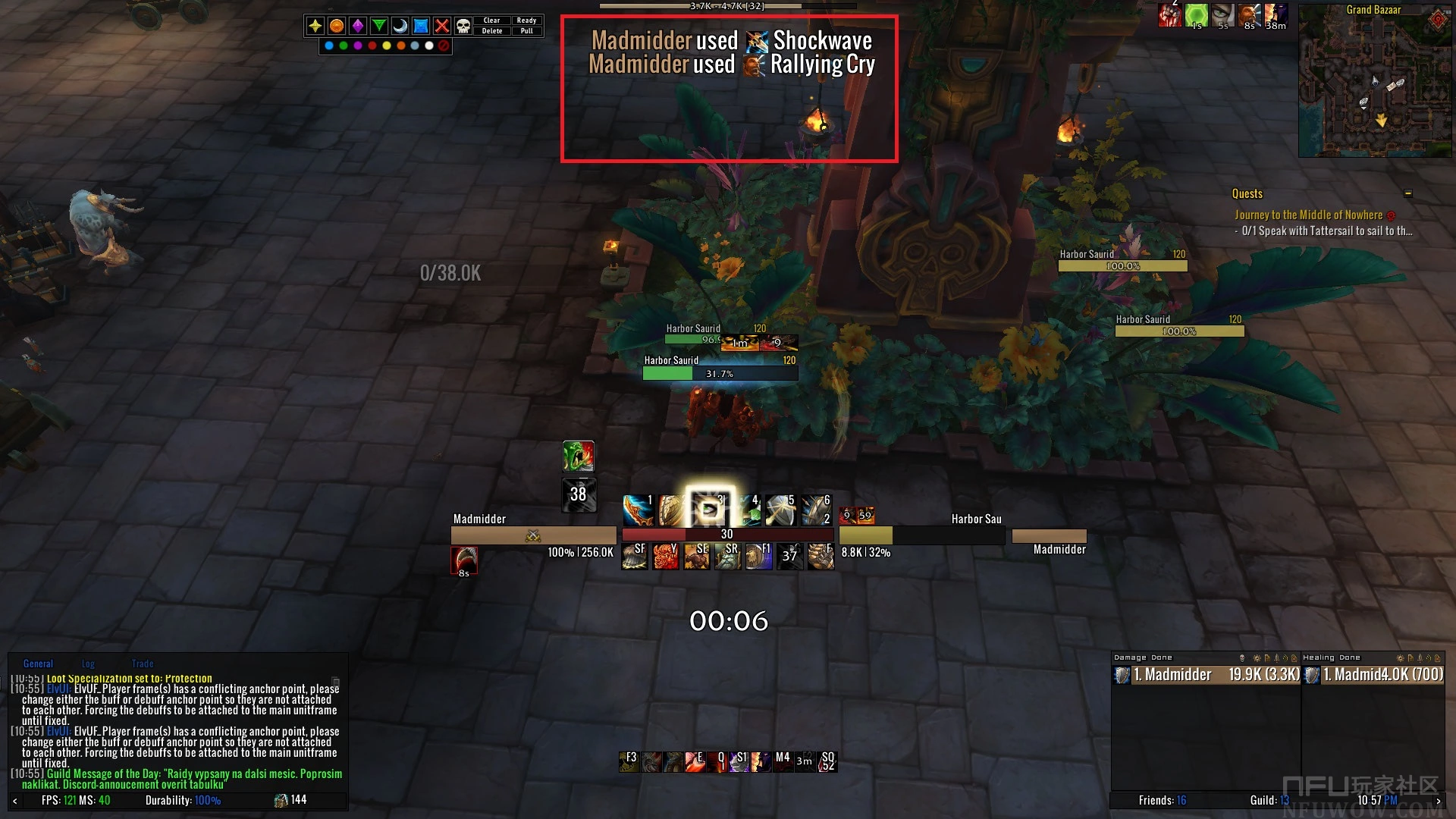Select the Madmidder player unit frame

click(532, 535)
